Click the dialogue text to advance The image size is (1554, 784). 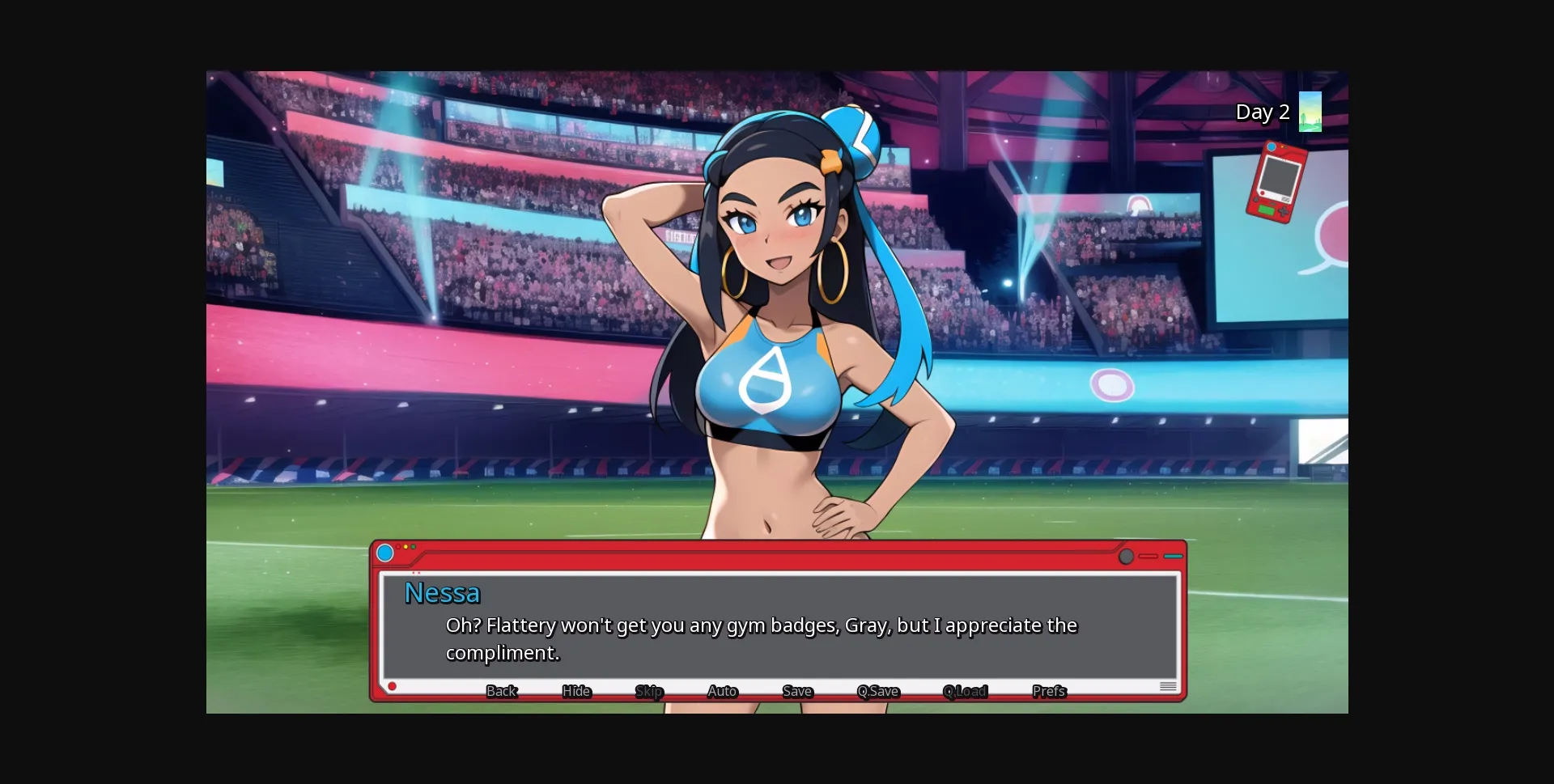click(761, 638)
